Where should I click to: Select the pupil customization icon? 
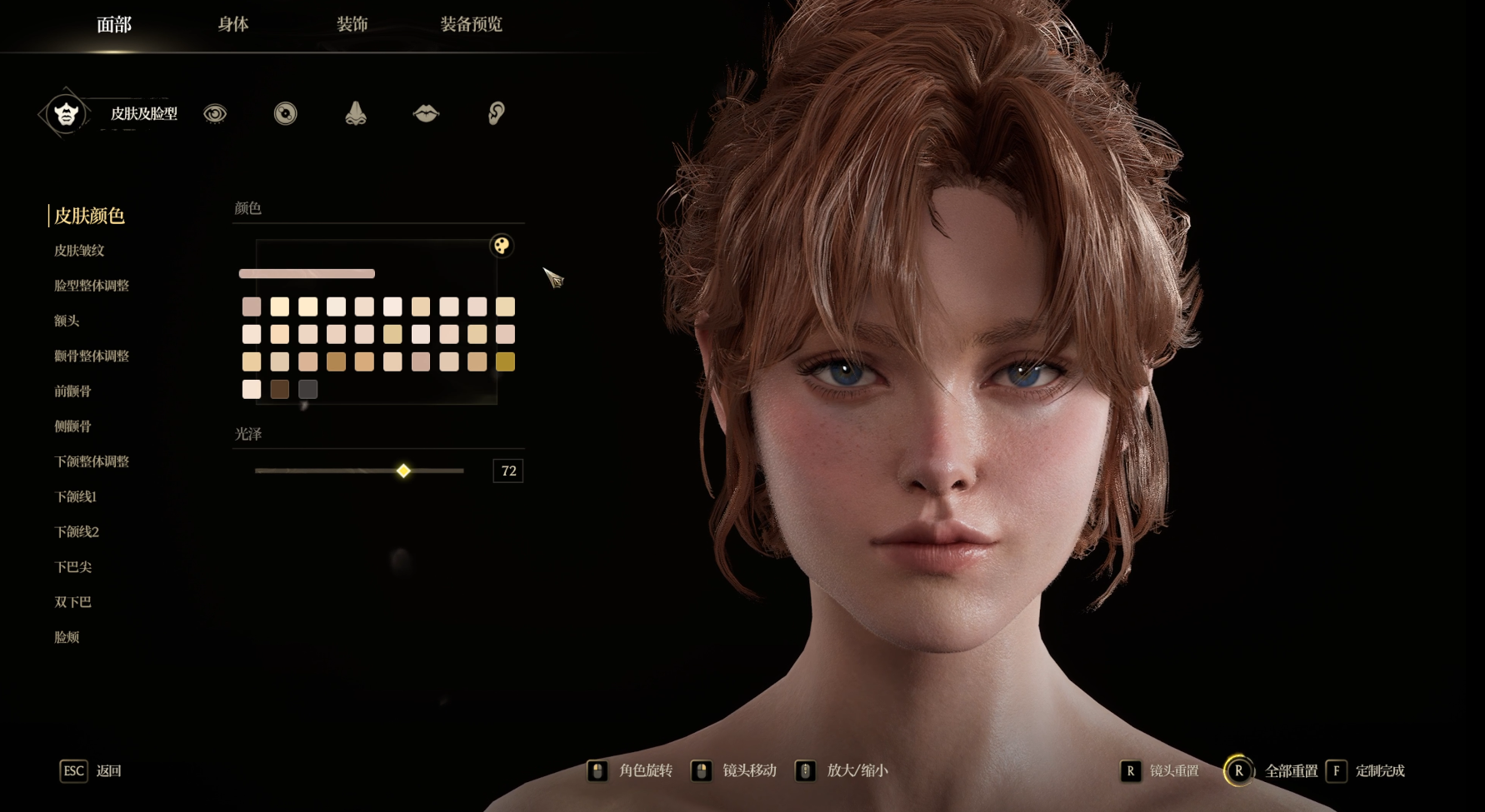(x=285, y=113)
